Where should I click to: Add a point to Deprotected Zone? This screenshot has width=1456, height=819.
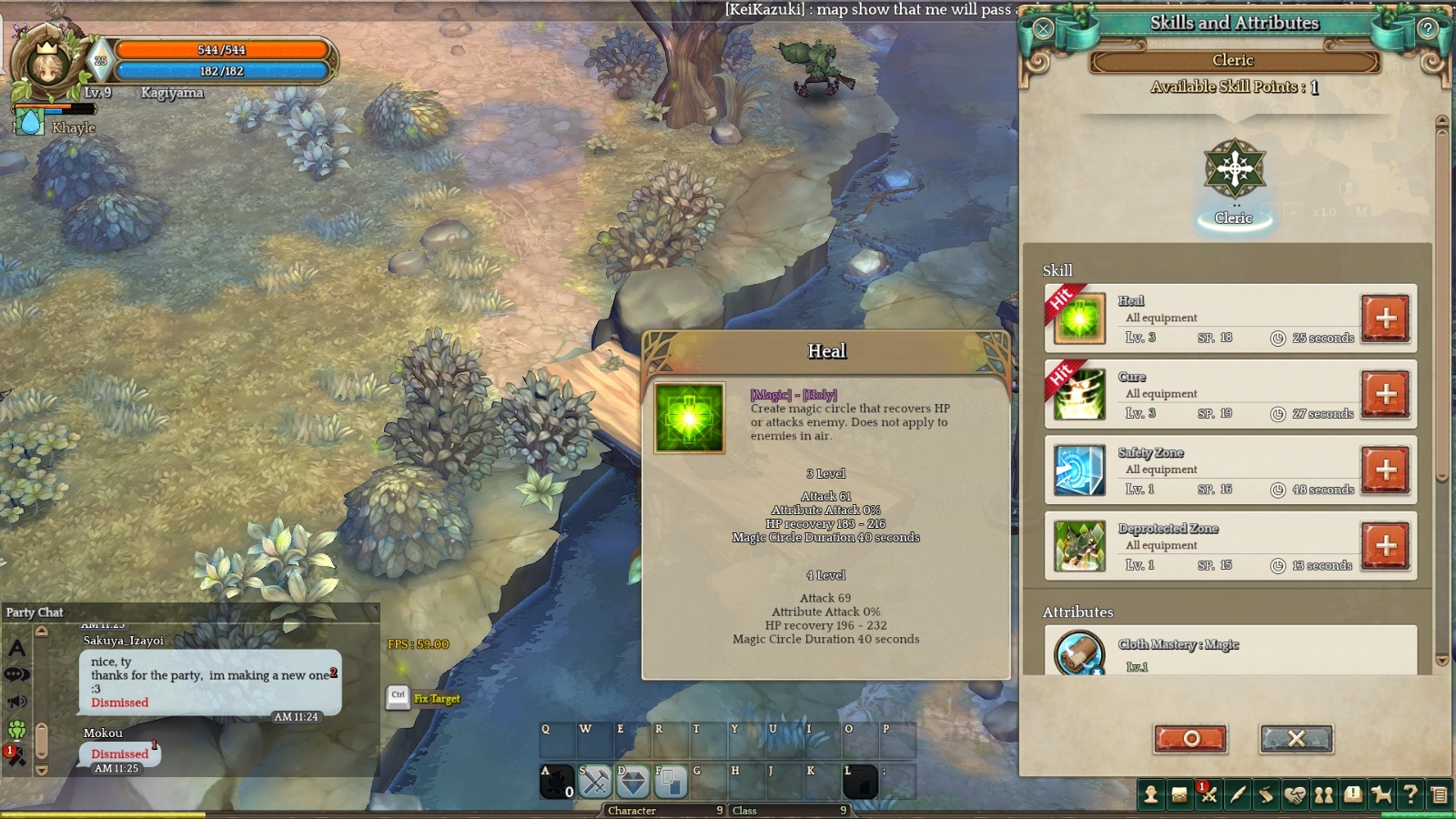[1385, 546]
